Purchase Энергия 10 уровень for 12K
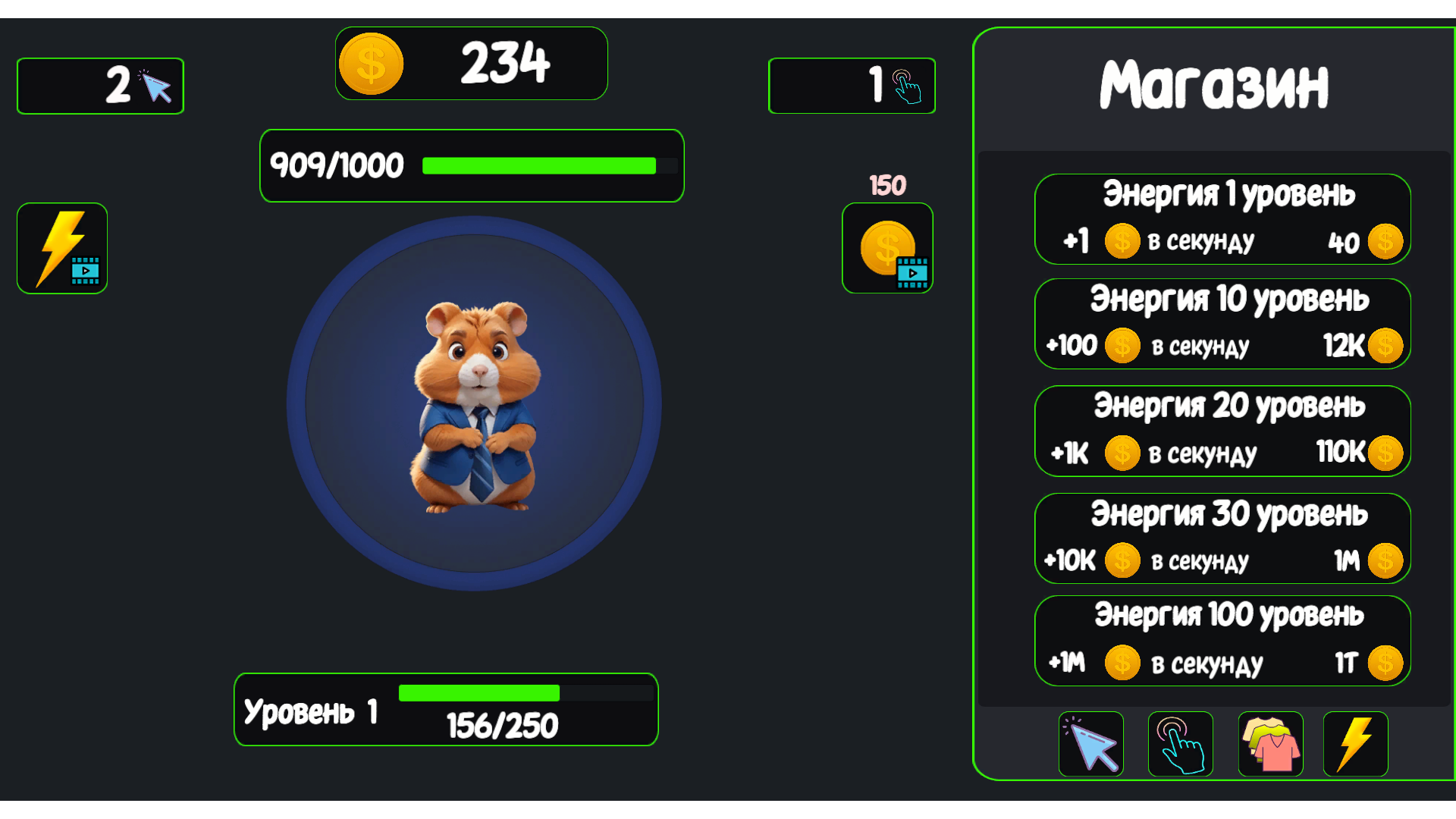Image resolution: width=1456 pixels, height=819 pixels. 1222,324
